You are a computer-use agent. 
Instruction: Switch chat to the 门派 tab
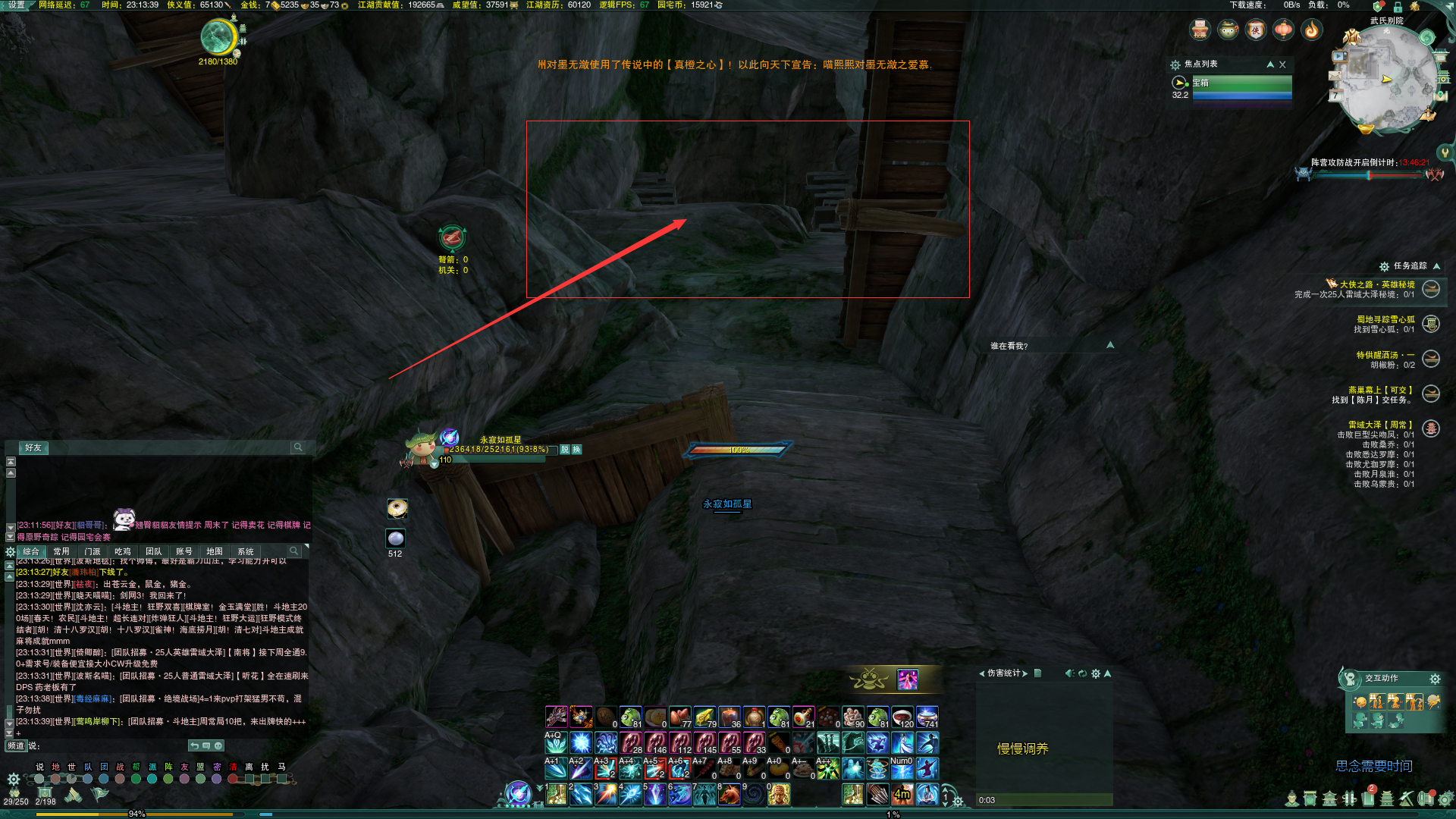(93, 551)
